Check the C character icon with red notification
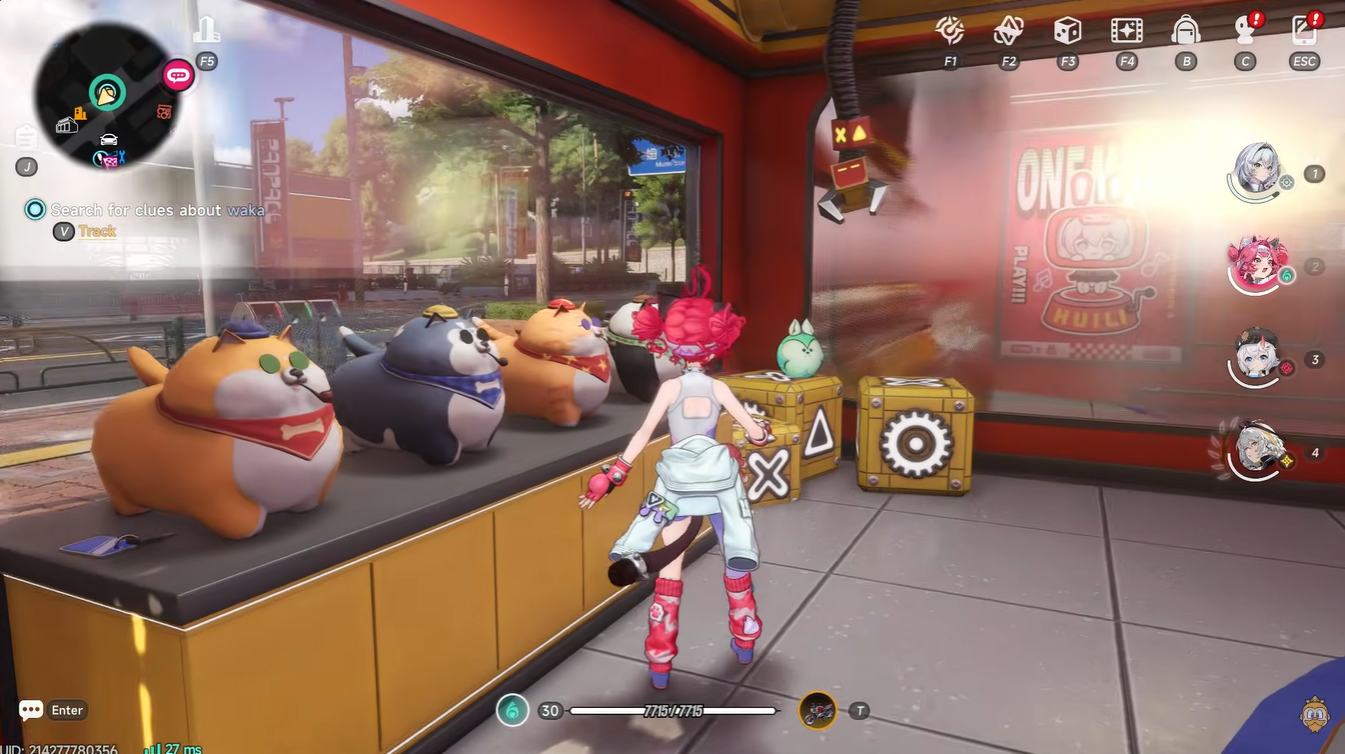 point(1245,31)
